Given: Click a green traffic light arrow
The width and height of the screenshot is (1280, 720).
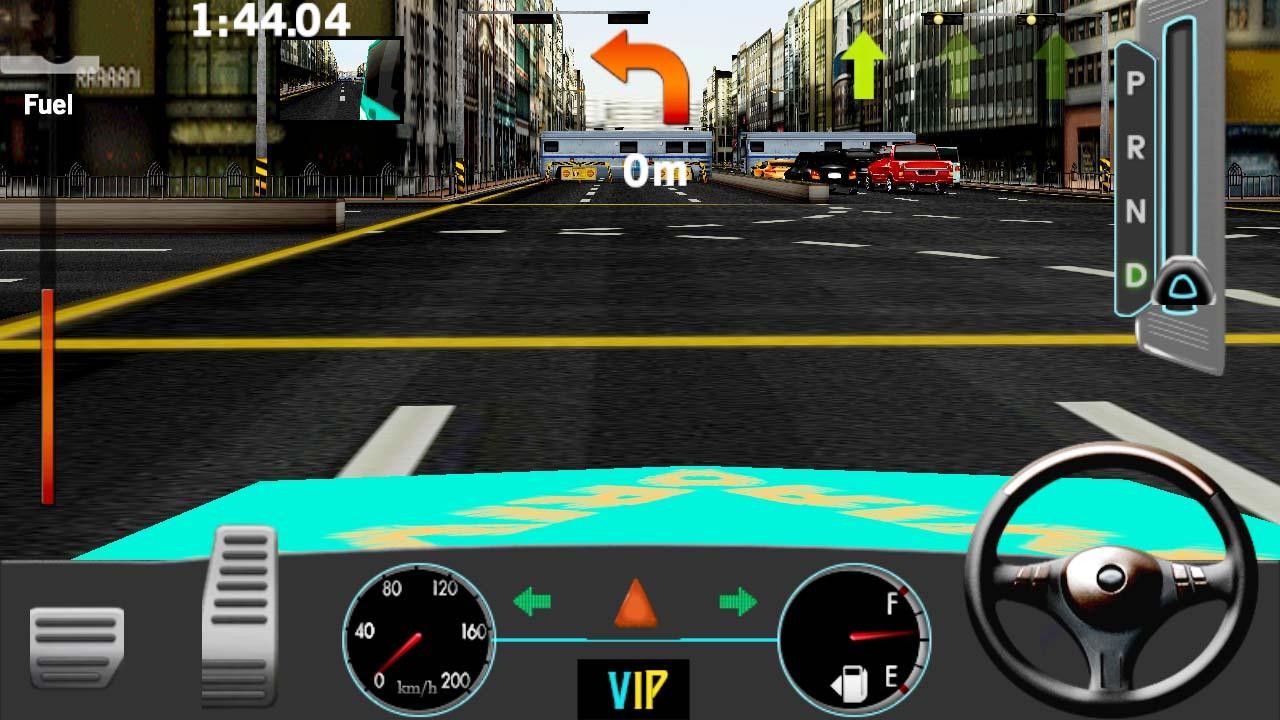Looking at the screenshot, I should [x=865, y=65].
